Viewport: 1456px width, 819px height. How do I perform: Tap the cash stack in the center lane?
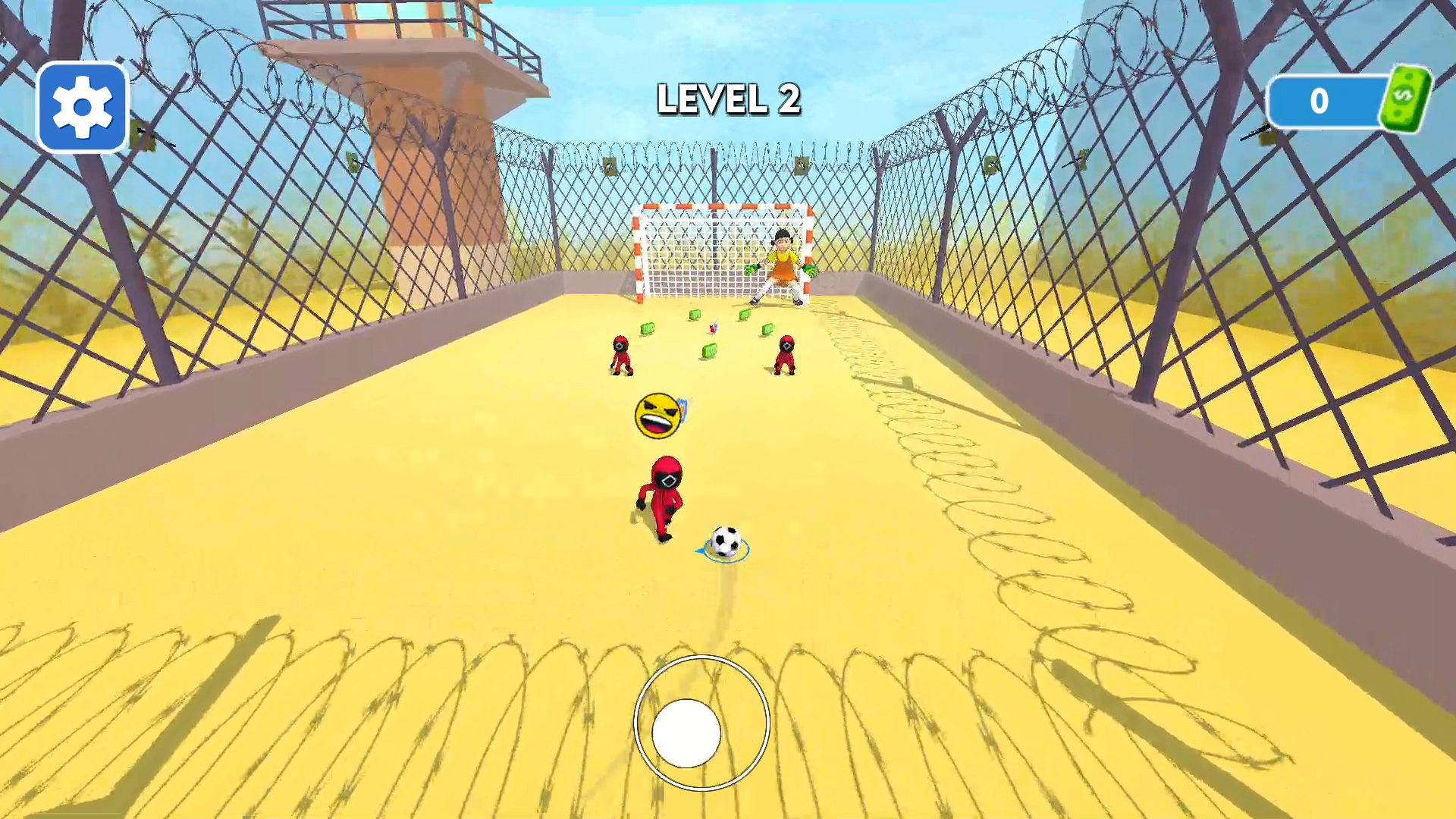(x=709, y=350)
